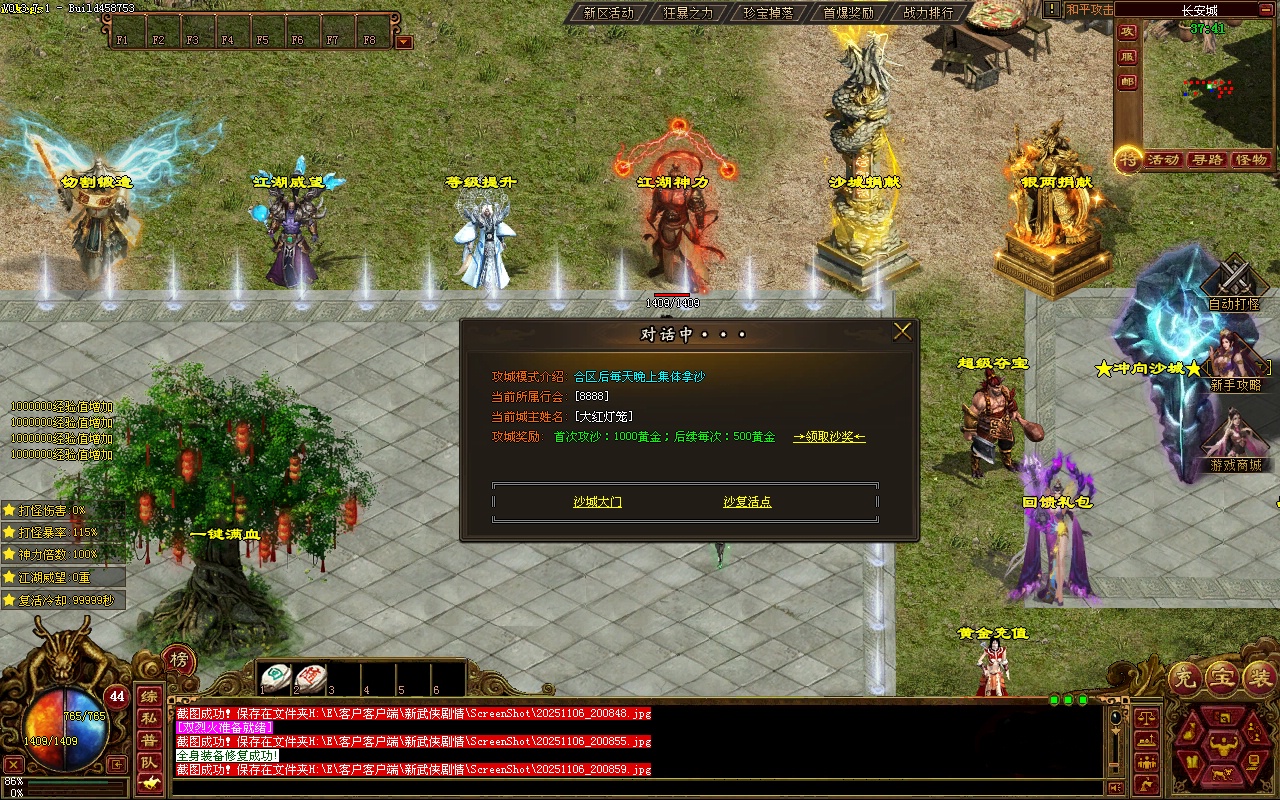
Task: View the 战力排行 rankings
Action: (x=928, y=13)
